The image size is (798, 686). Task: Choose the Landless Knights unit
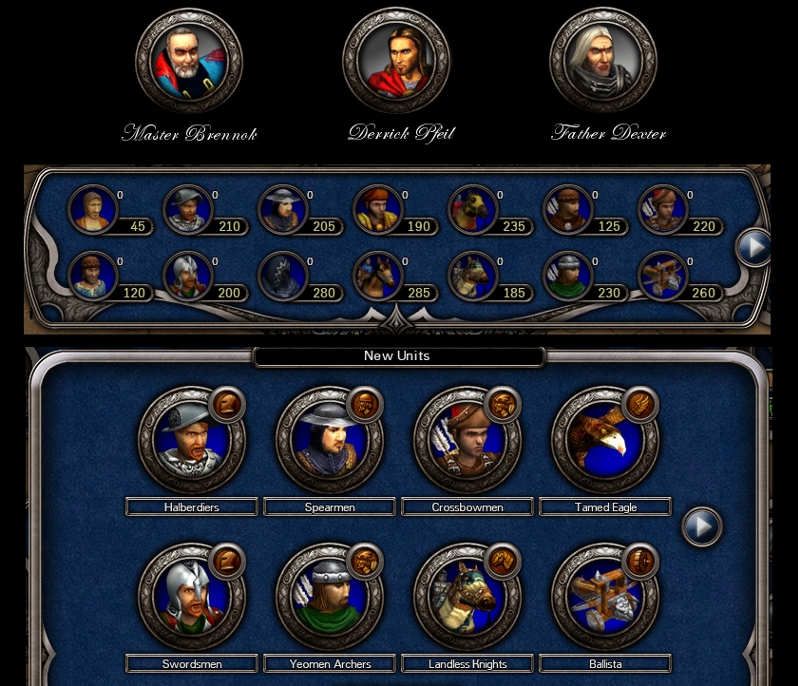click(468, 597)
